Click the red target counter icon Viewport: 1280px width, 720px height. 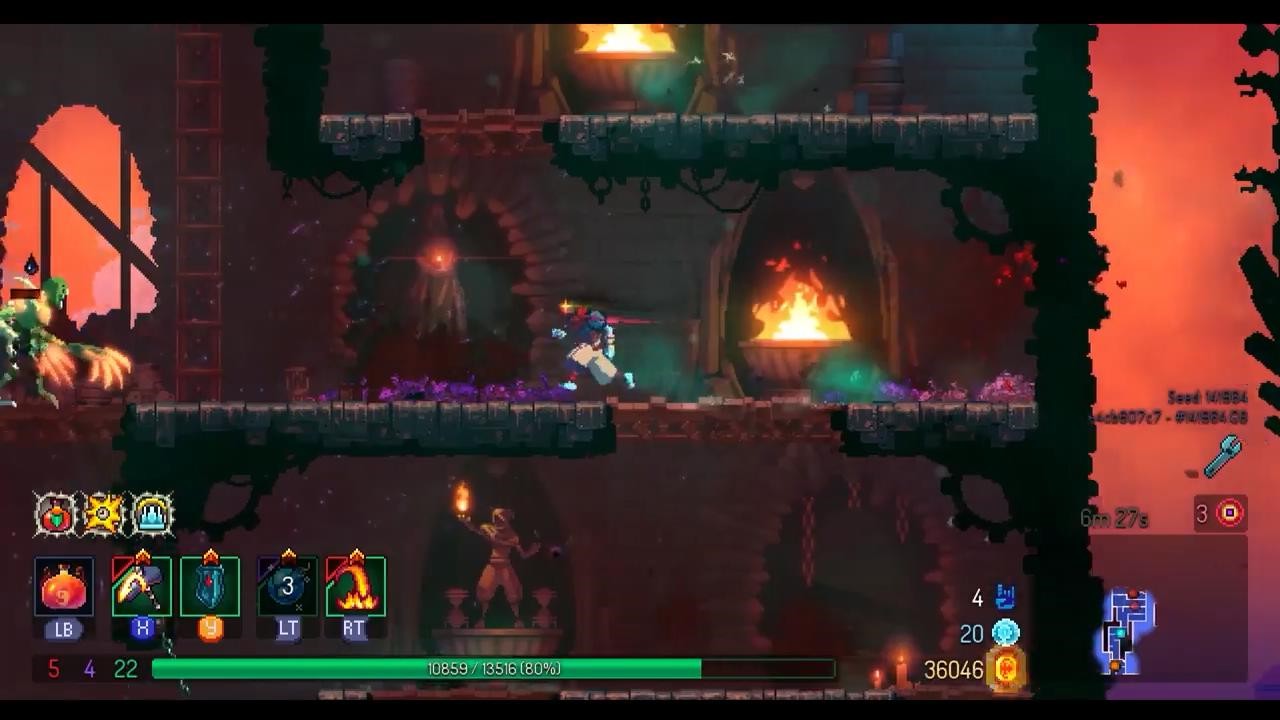tap(1229, 514)
